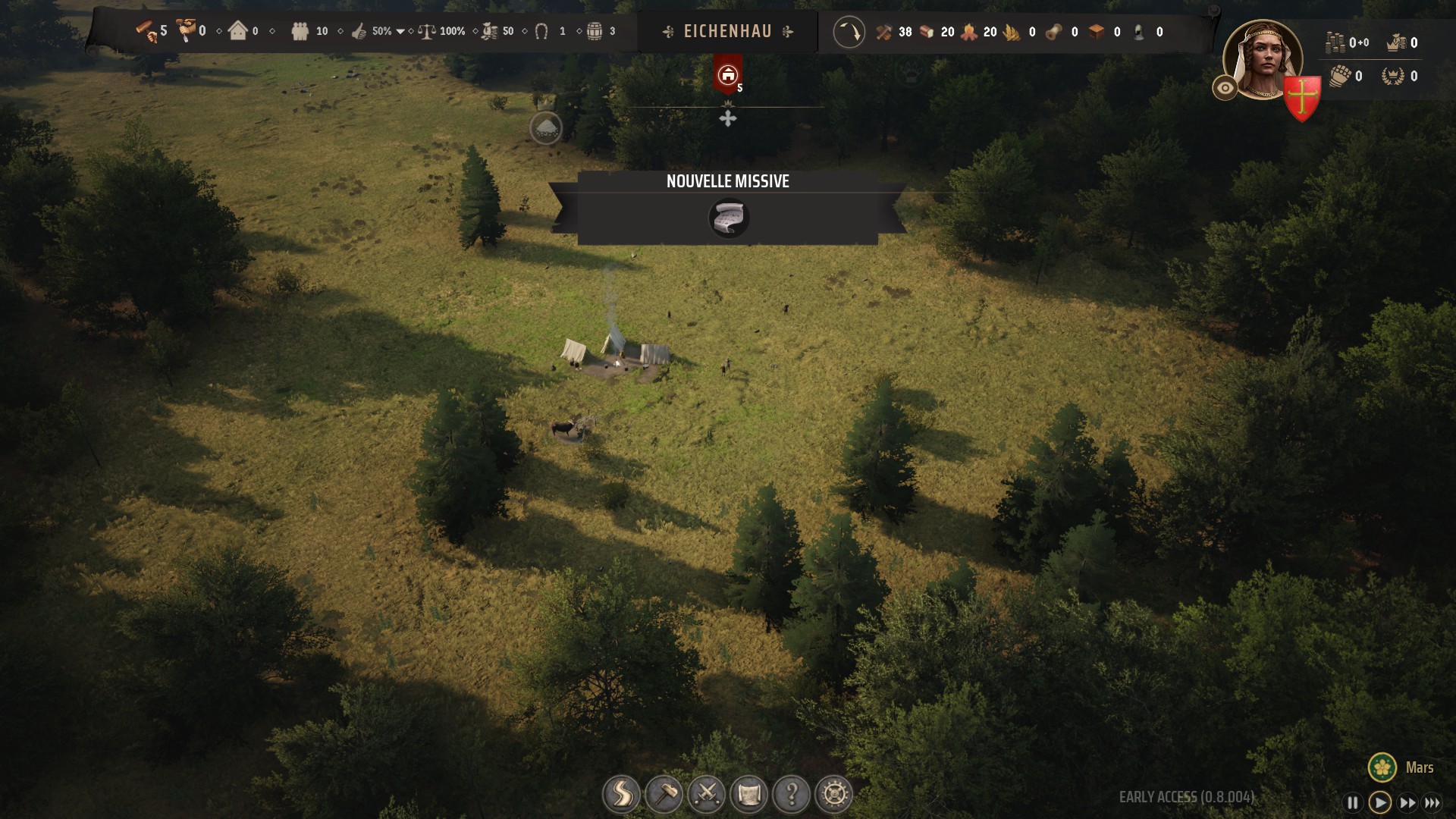Viewport: 1456px width, 819px height.
Task: Click the spring season flower icon
Action: point(1382,767)
